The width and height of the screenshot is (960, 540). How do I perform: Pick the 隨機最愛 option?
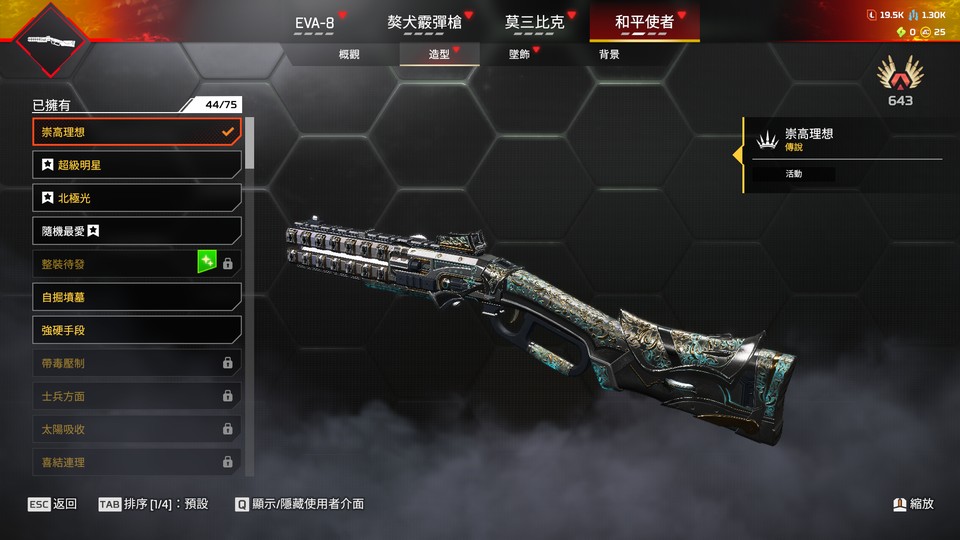pos(137,231)
